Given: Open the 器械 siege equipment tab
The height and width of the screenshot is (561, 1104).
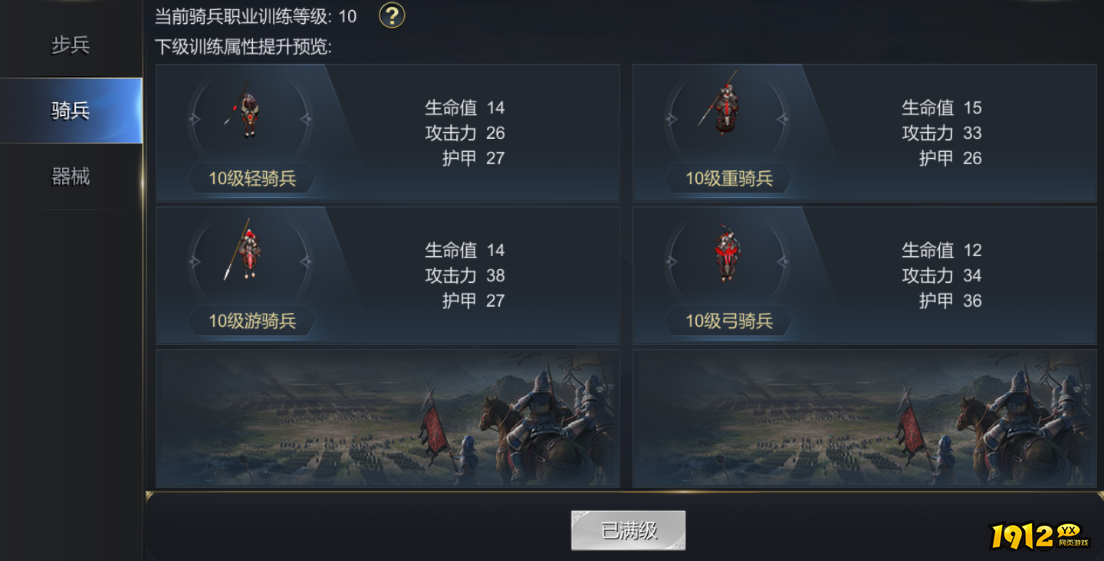Looking at the screenshot, I should [70, 177].
